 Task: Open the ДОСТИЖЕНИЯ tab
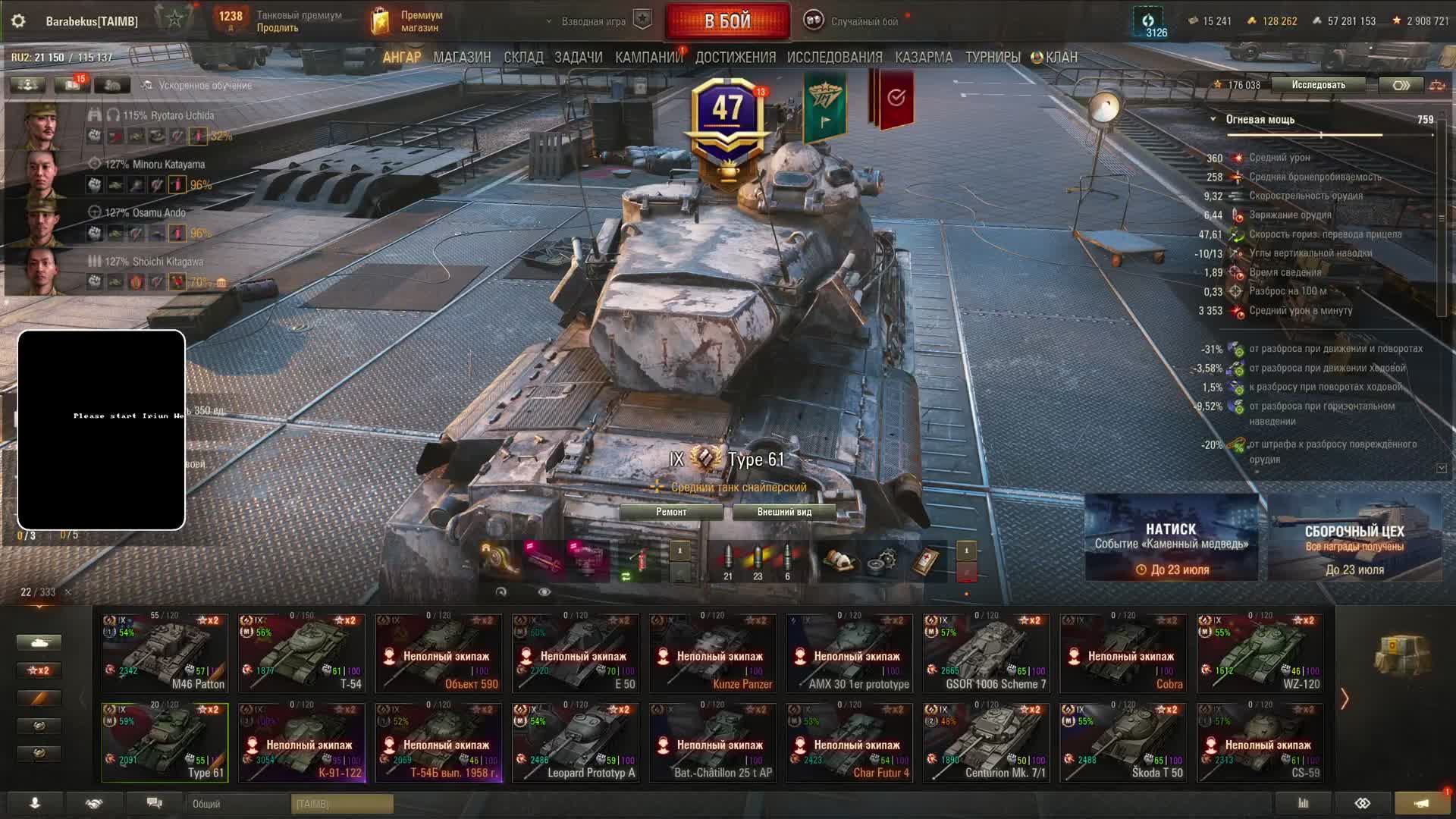(x=735, y=58)
